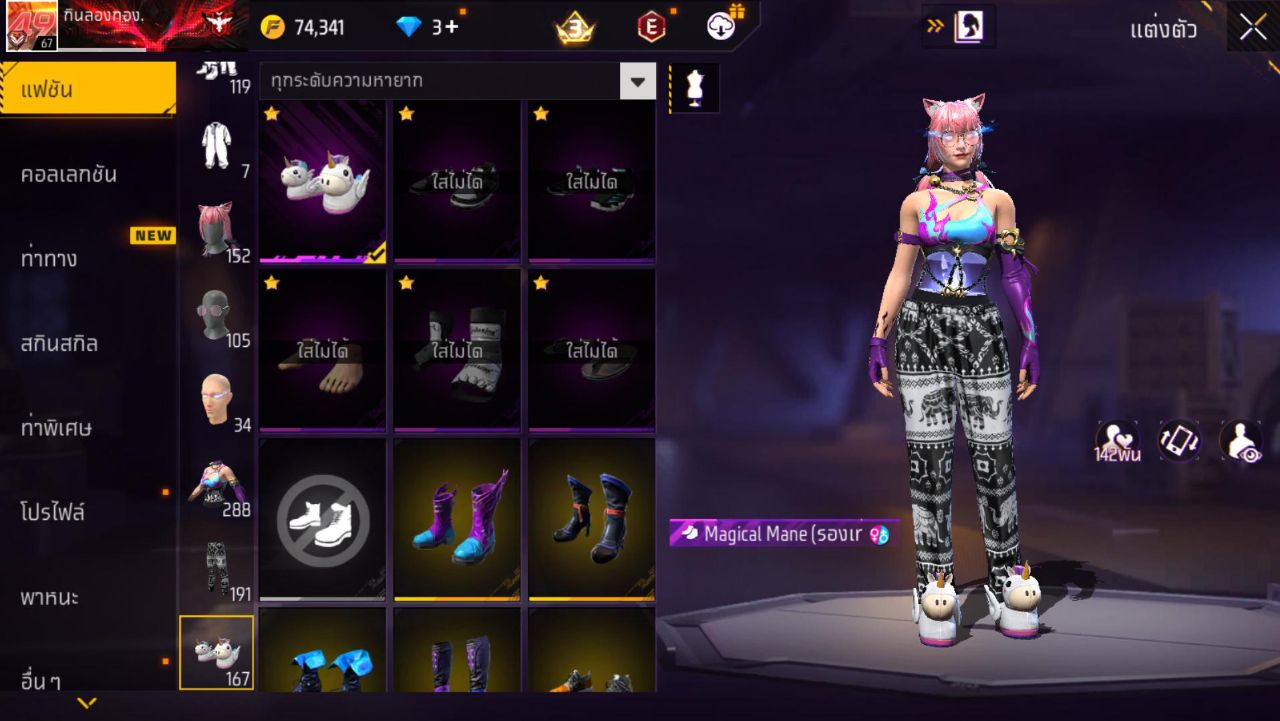Image resolution: width=1280 pixels, height=721 pixels.
Task: Open the mannequin outfit preview icon
Action: pos(694,87)
